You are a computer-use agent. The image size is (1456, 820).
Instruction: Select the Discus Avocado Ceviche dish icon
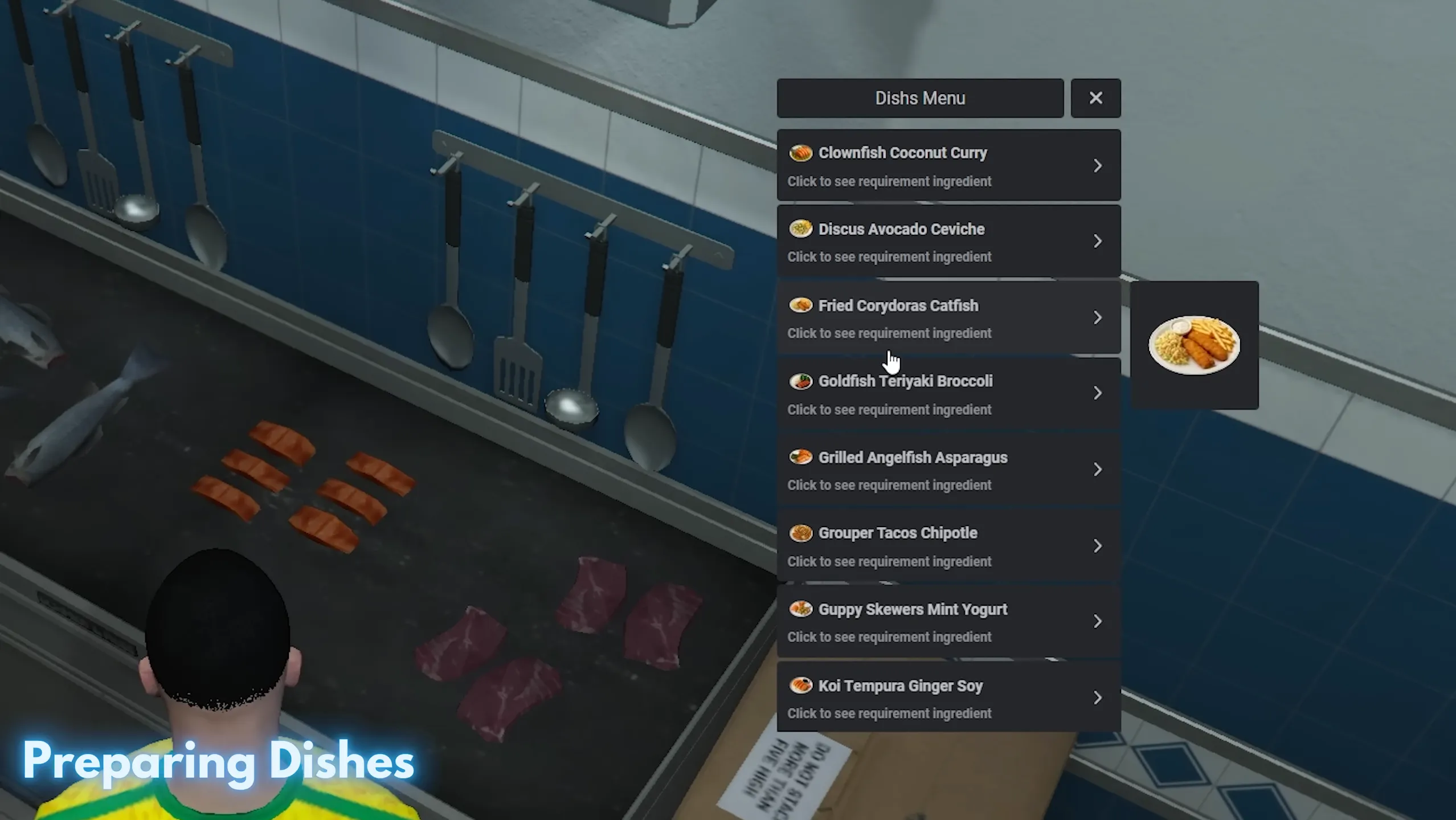tap(801, 229)
